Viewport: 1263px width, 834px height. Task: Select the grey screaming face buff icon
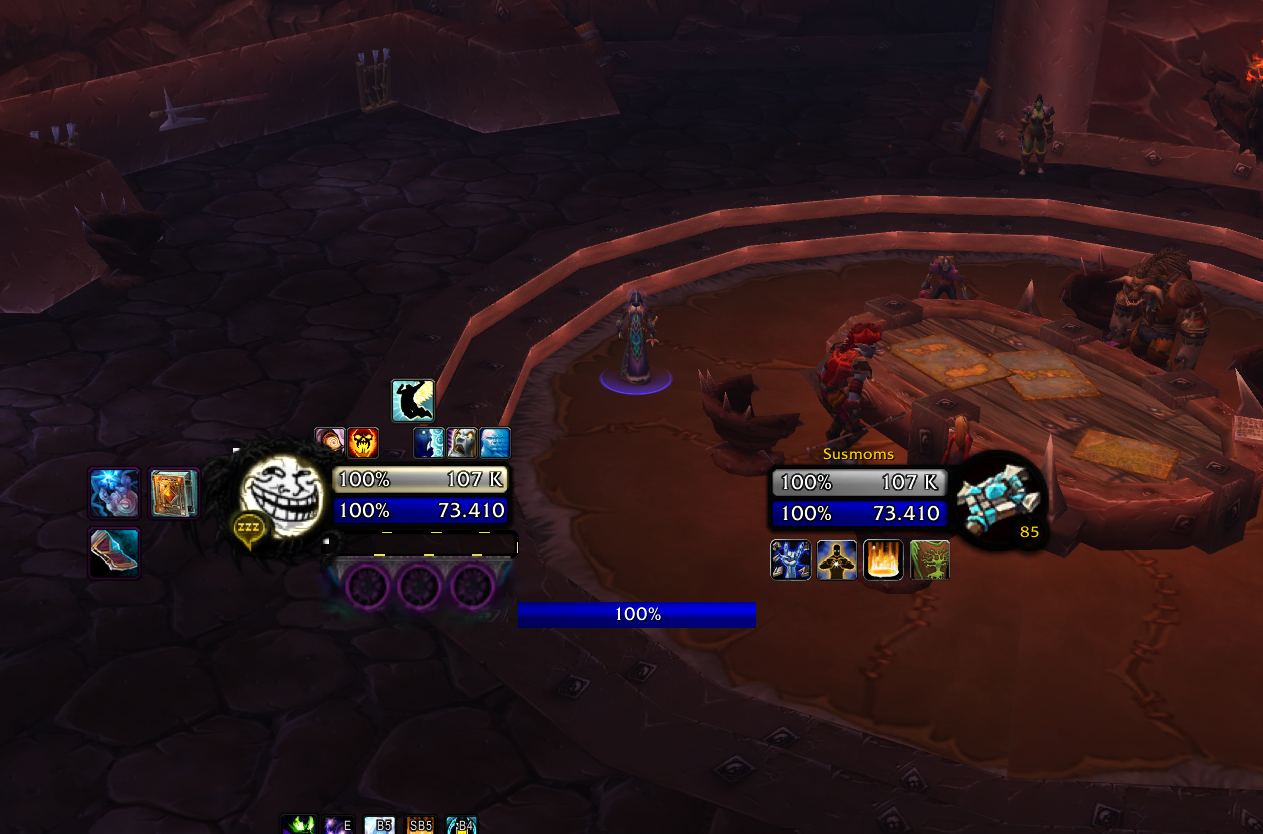pos(462,442)
